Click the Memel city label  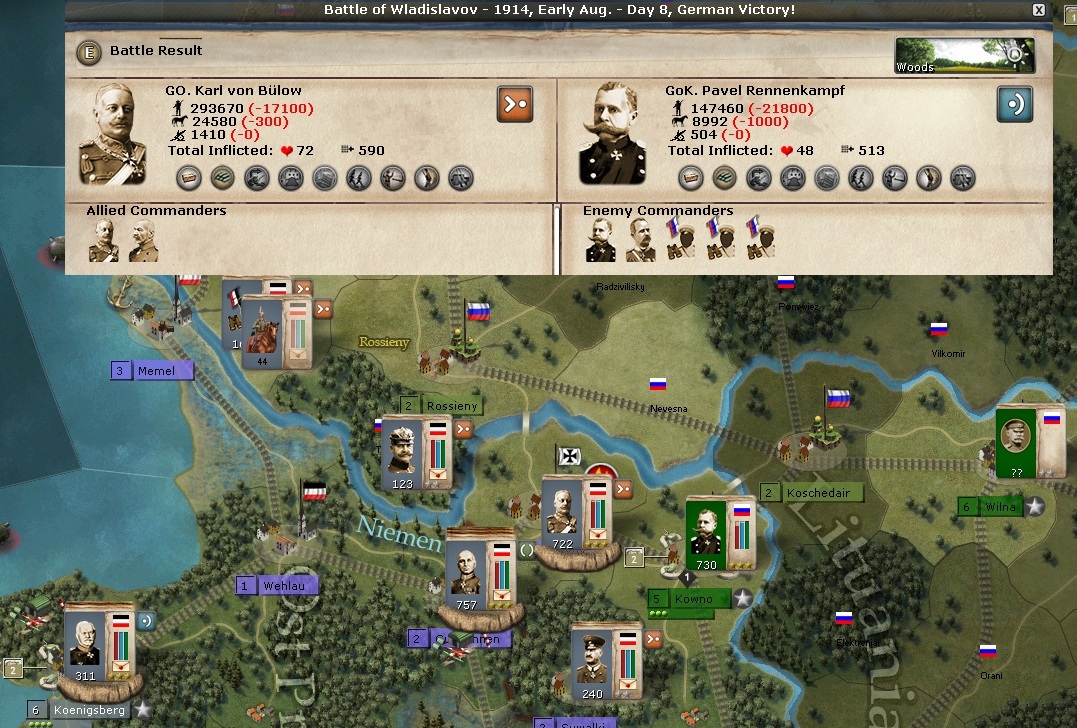pos(156,371)
